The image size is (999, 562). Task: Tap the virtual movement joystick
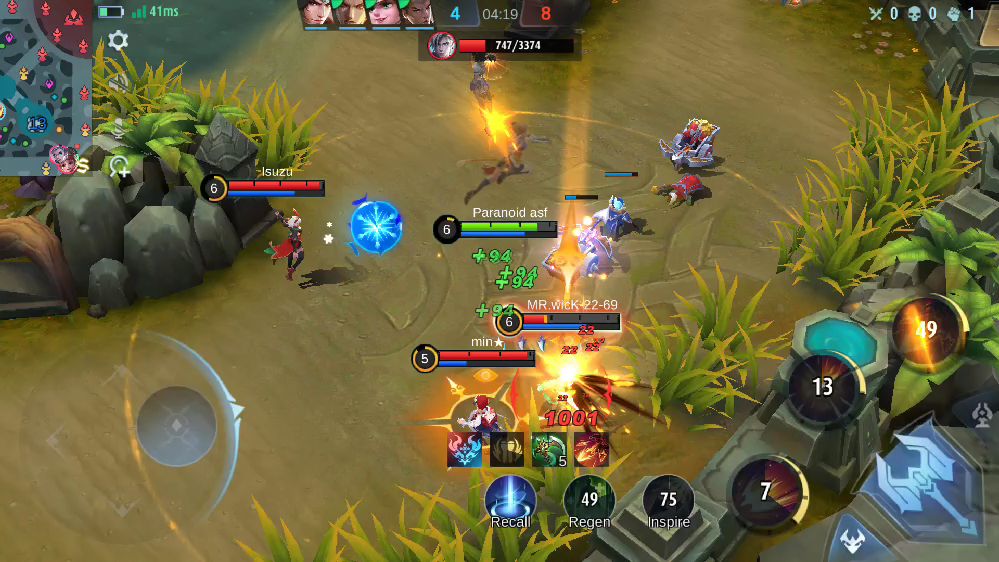pyautogui.click(x=177, y=425)
